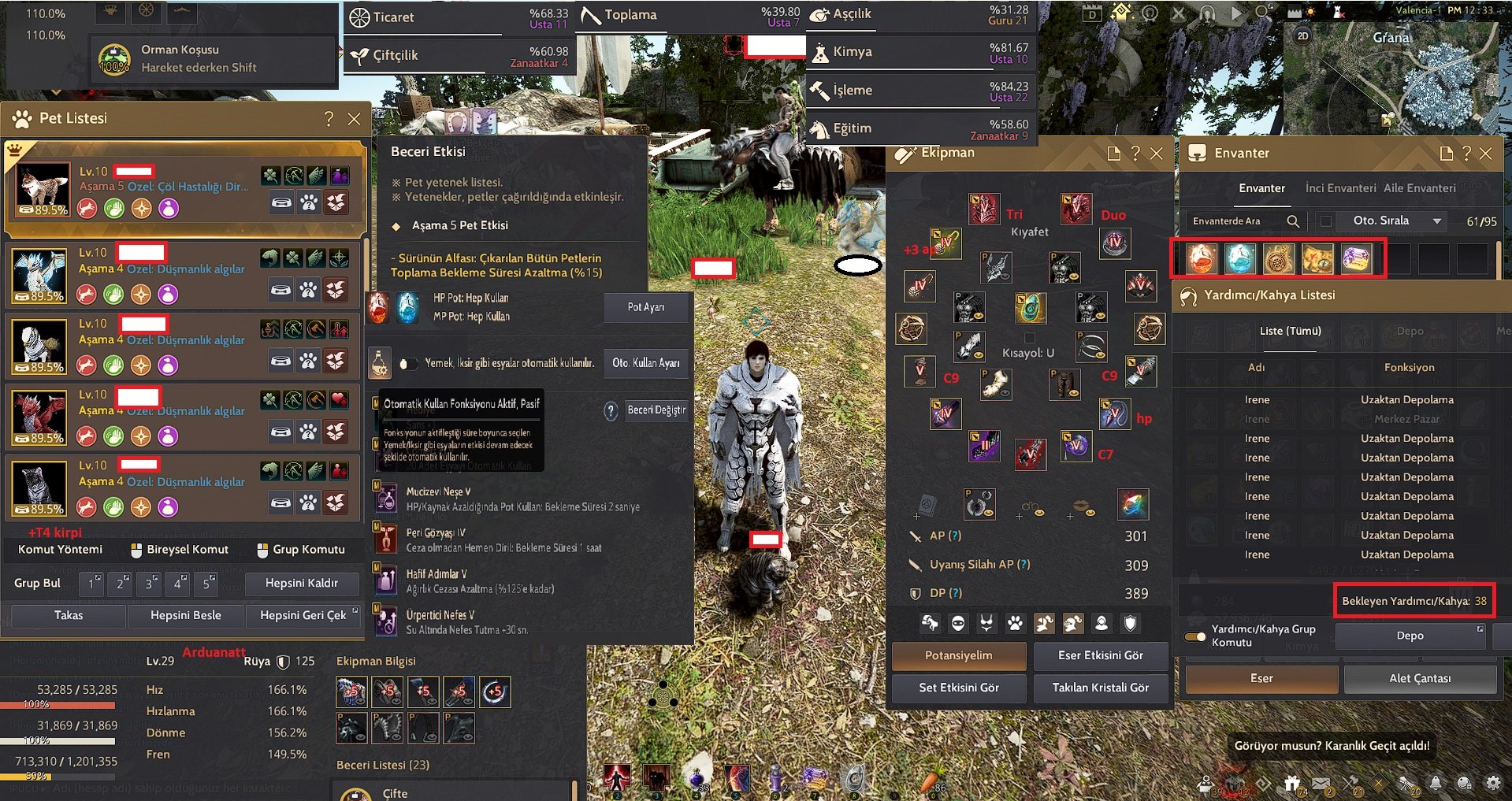Open the shield icon in the Ekipman panel
This screenshot has width=1512, height=801.
pos(1130,622)
